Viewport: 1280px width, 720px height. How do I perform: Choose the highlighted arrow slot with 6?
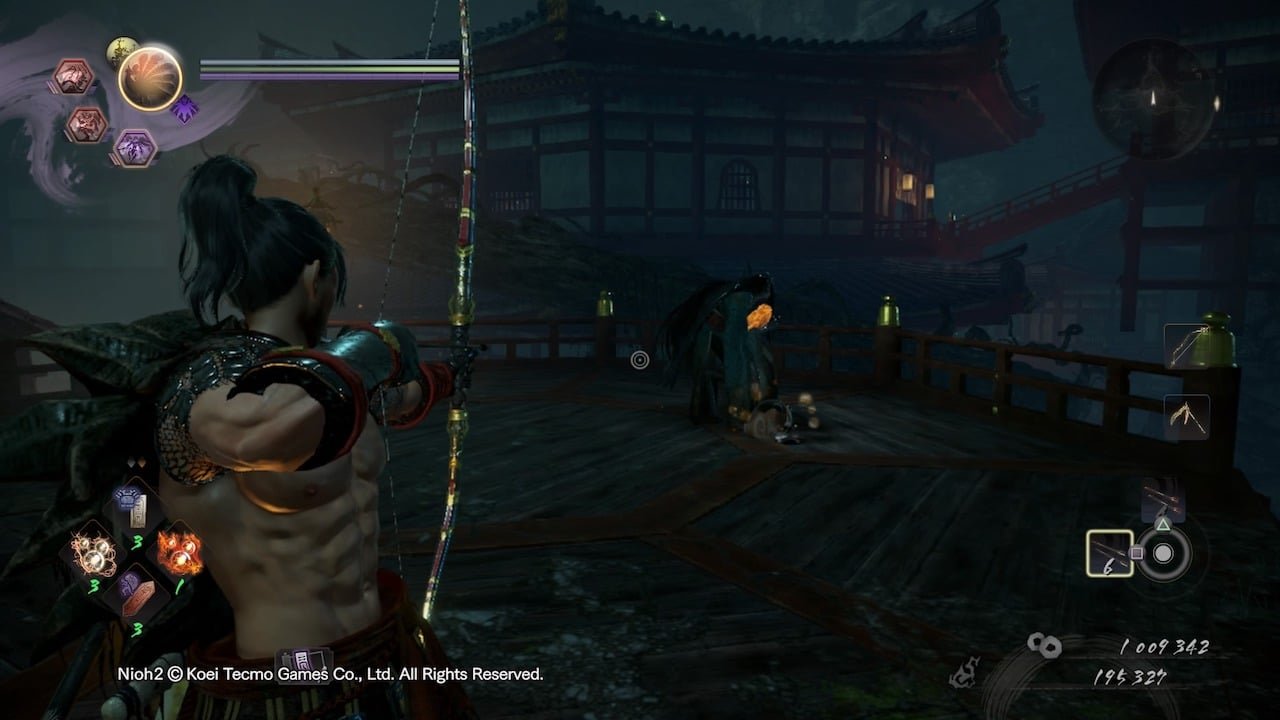[1110, 553]
